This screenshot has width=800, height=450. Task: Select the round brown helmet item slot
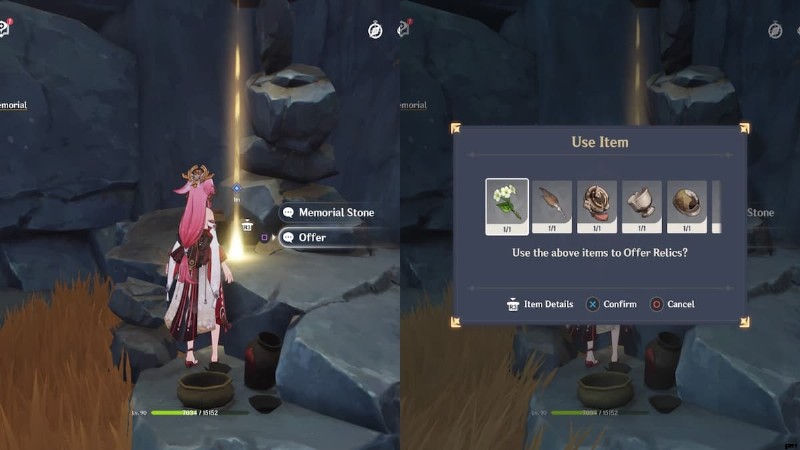point(687,206)
